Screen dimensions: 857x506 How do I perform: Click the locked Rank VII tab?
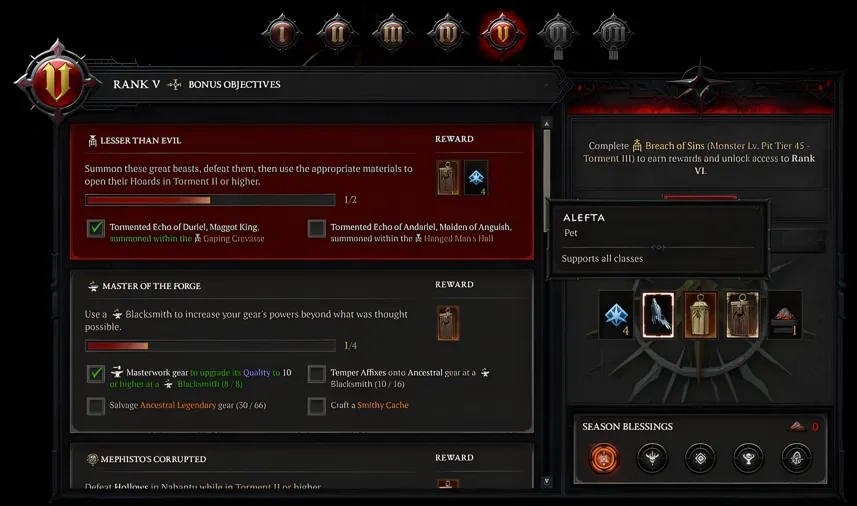612,35
